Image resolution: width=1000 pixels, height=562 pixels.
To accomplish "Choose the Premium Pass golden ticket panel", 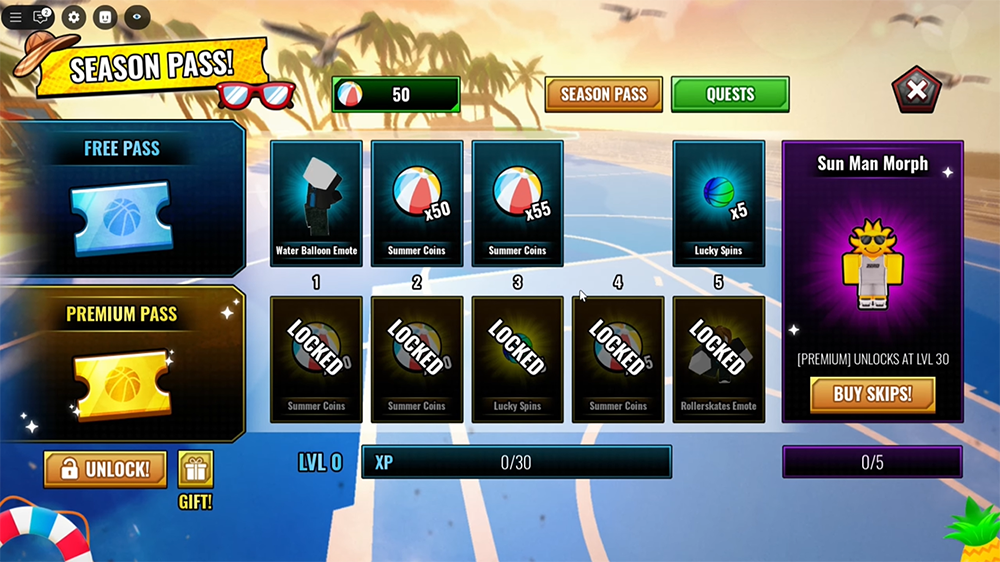I will tap(122, 364).
